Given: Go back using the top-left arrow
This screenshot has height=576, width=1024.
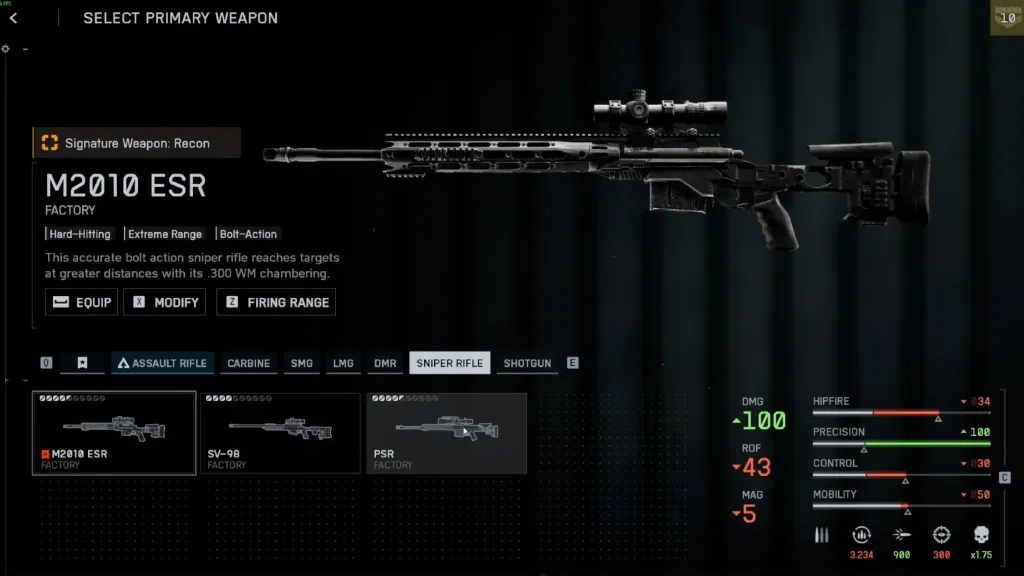Looking at the screenshot, I should coord(14,18).
